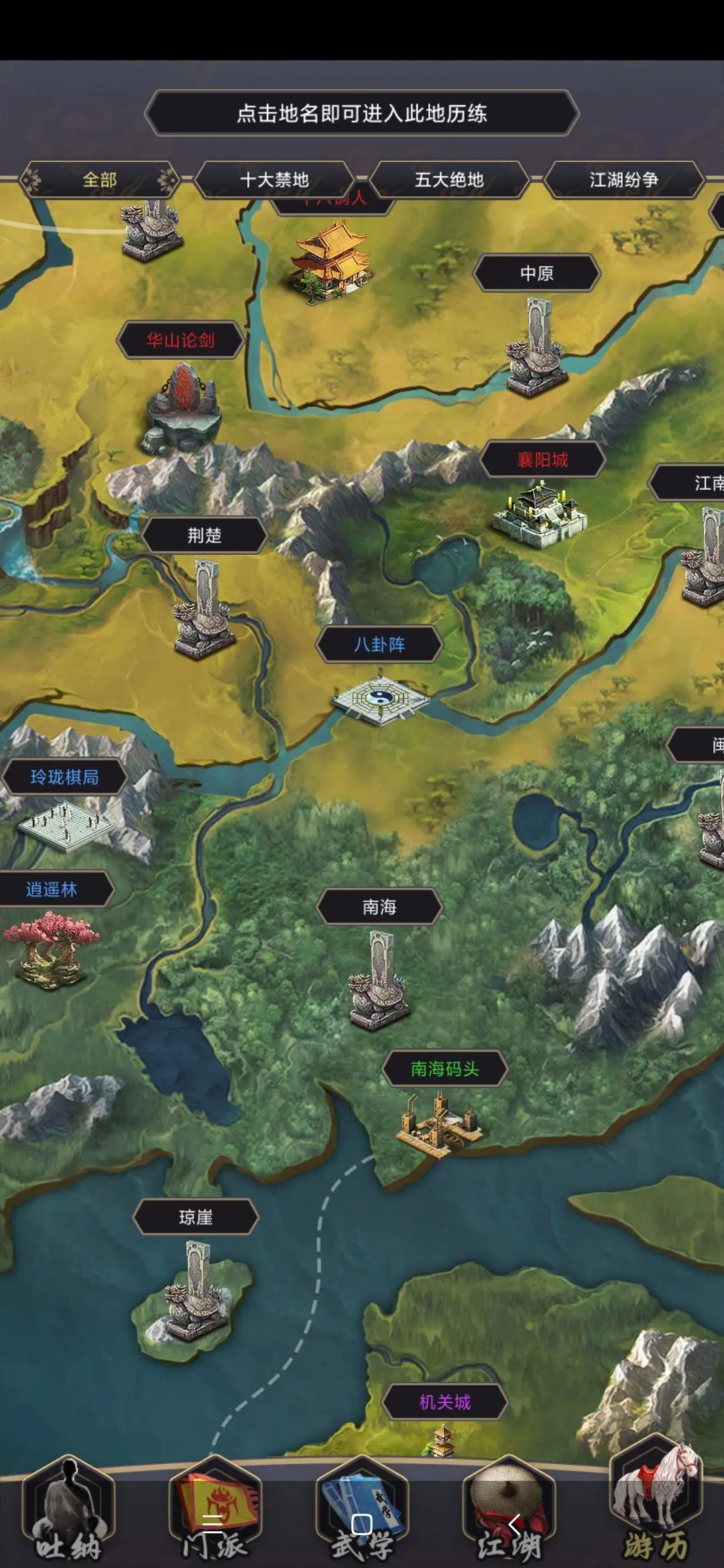Image resolution: width=724 pixels, height=1568 pixels.
Task: Enter the 琼崖 island location
Action: click(x=196, y=1217)
